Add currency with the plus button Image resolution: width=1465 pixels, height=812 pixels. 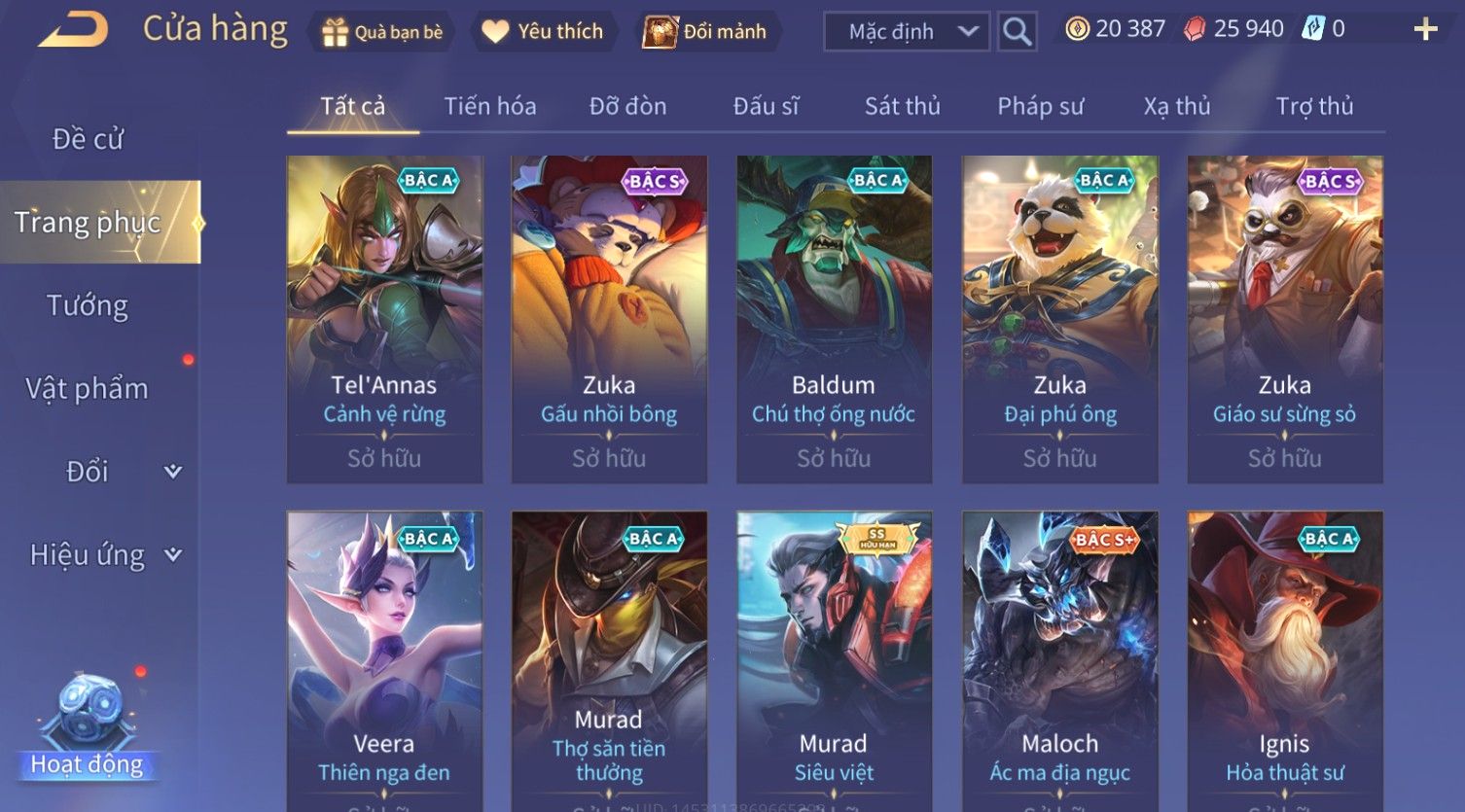point(1425,29)
